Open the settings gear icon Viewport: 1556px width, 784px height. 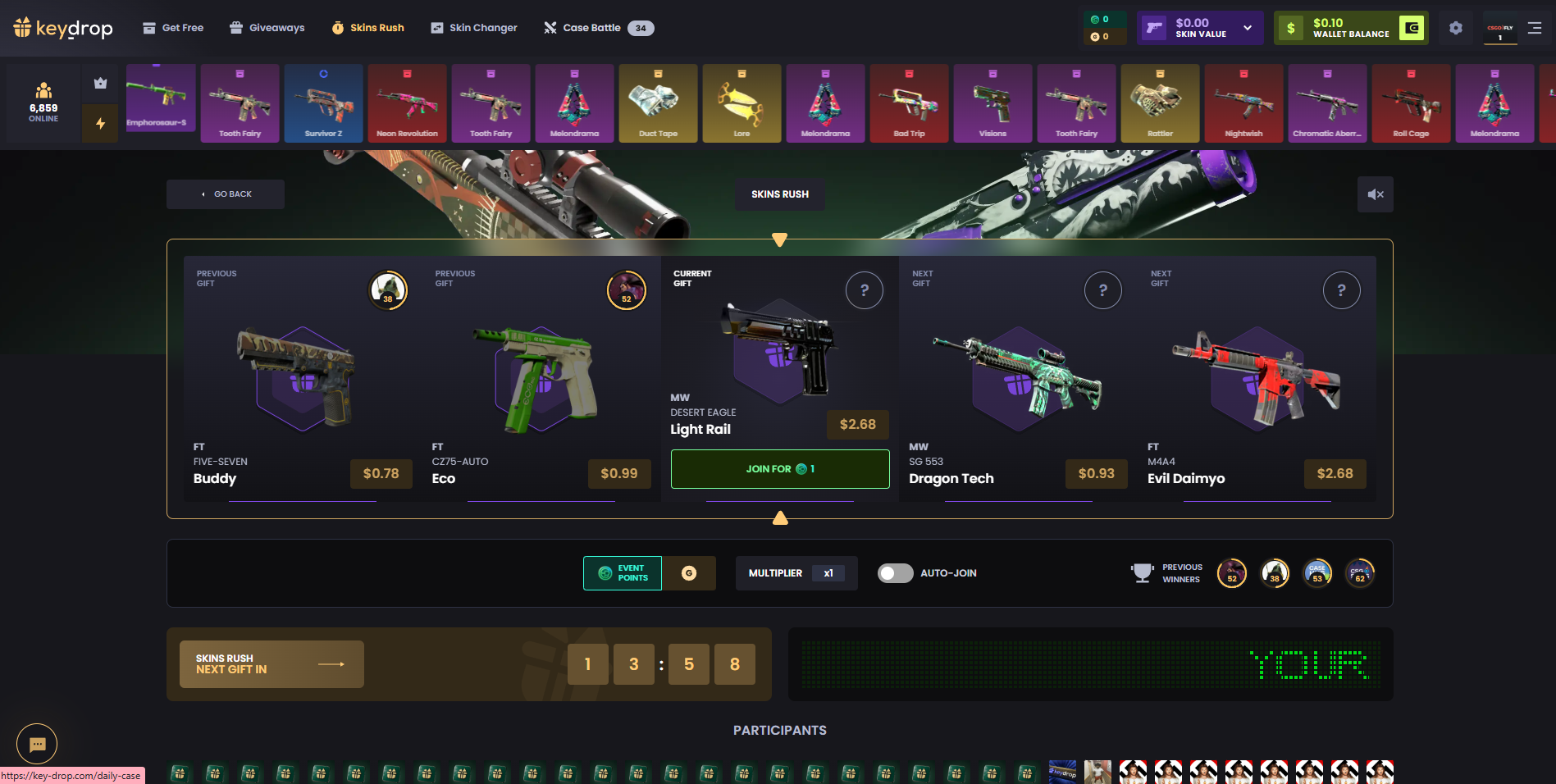[1456, 28]
